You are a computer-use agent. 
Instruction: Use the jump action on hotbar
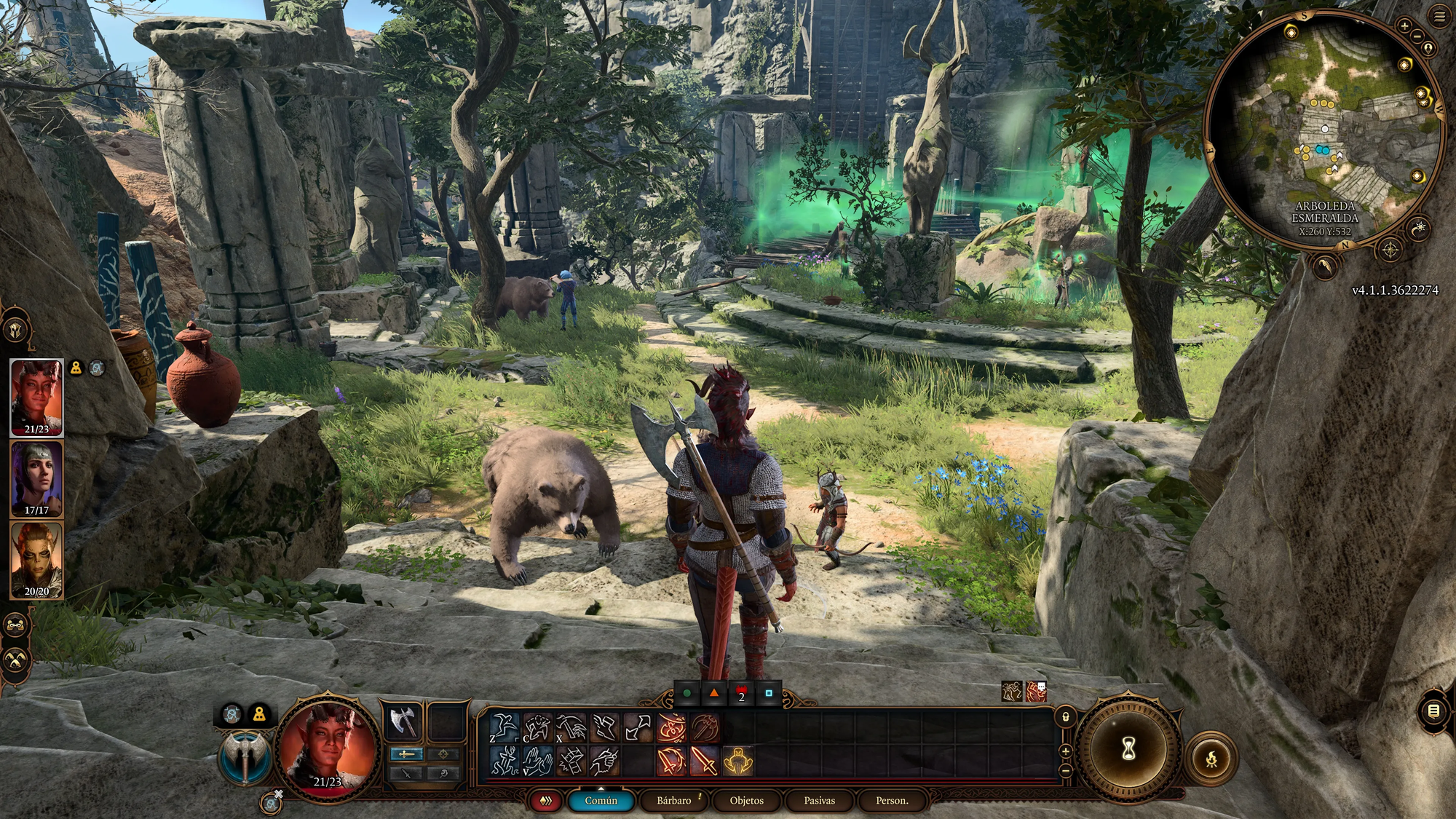pyautogui.click(x=503, y=727)
